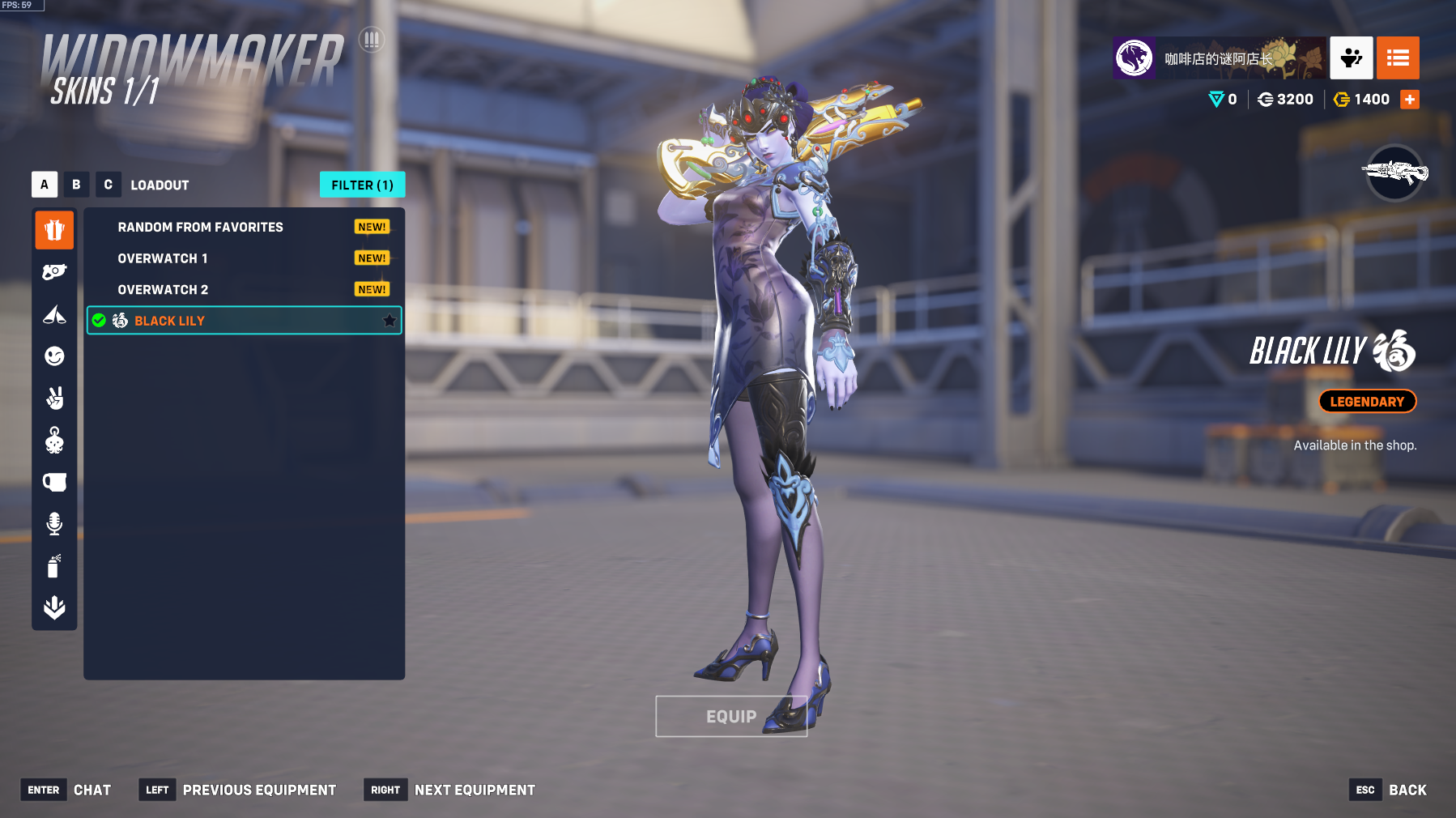Toggle the favorite star on Black Lily
The width and height of the screenshot is (1456, 818).
point(390,321)
